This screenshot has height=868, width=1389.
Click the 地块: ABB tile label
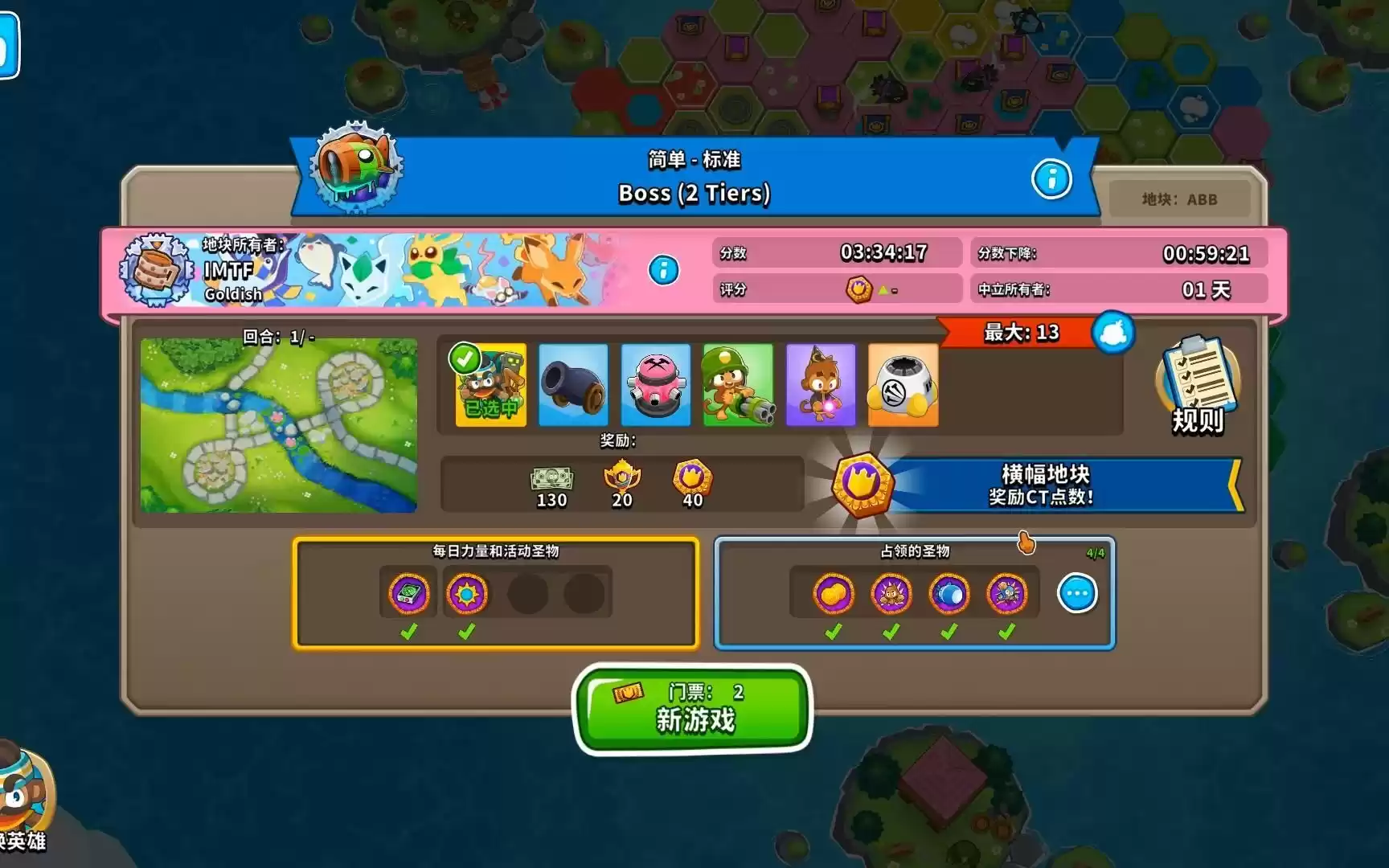pos(1179,199)
